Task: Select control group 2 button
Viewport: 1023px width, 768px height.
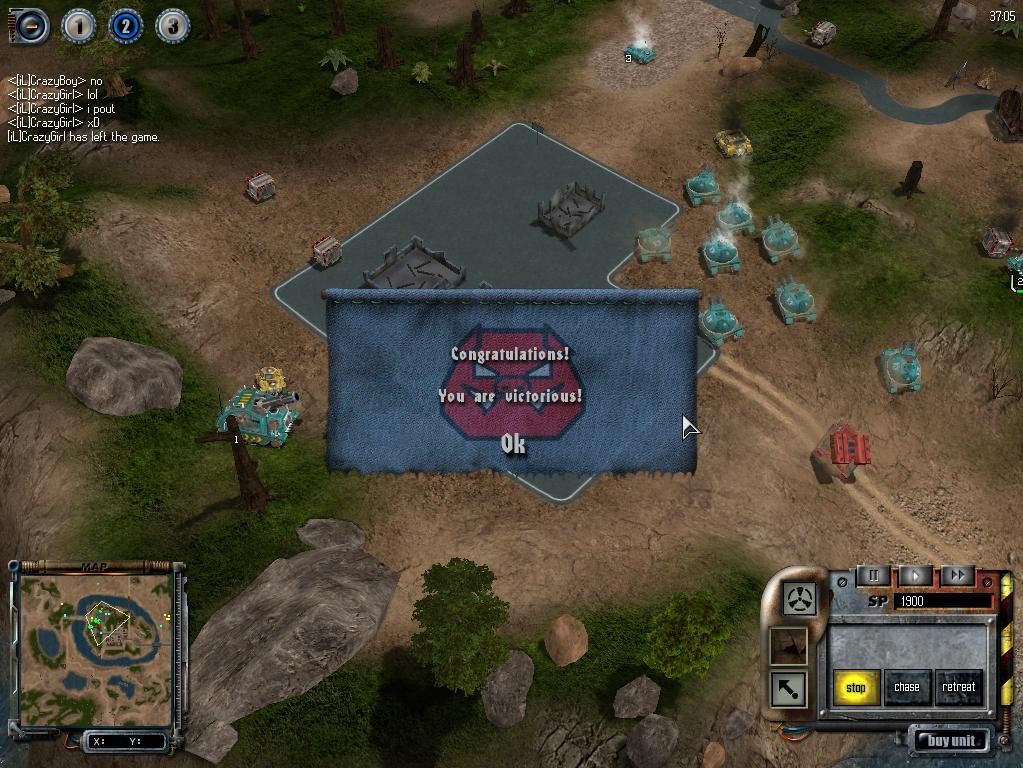Action: pyautogui.click(x=125, y=26)
